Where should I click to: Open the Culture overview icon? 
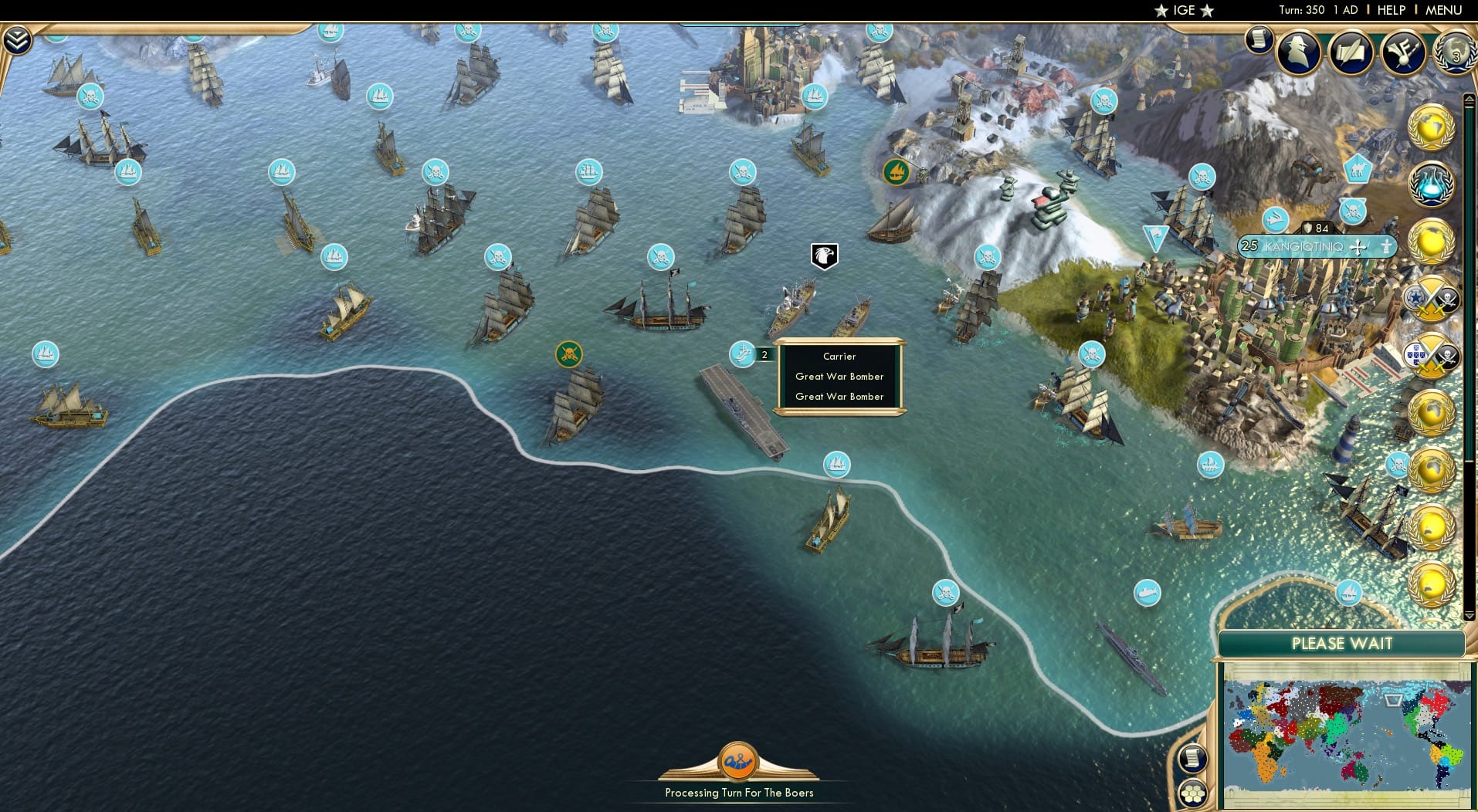[x=1405, y=52]
